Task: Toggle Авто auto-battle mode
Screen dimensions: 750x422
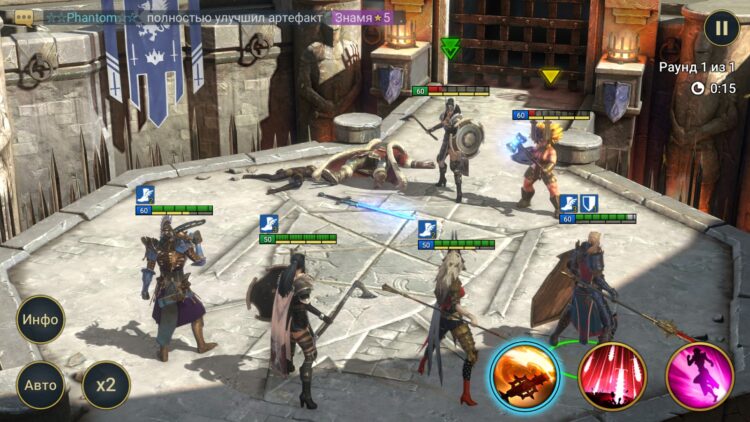Action: tap(41, 384)
